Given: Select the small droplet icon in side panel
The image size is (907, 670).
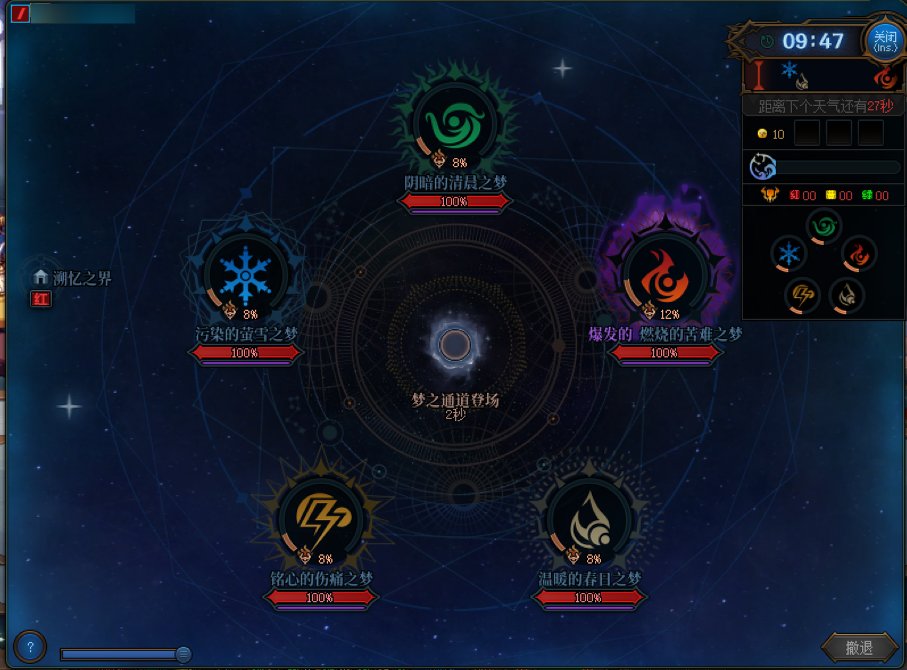Looking at the screenshot, I should click(x=846, y=294).
